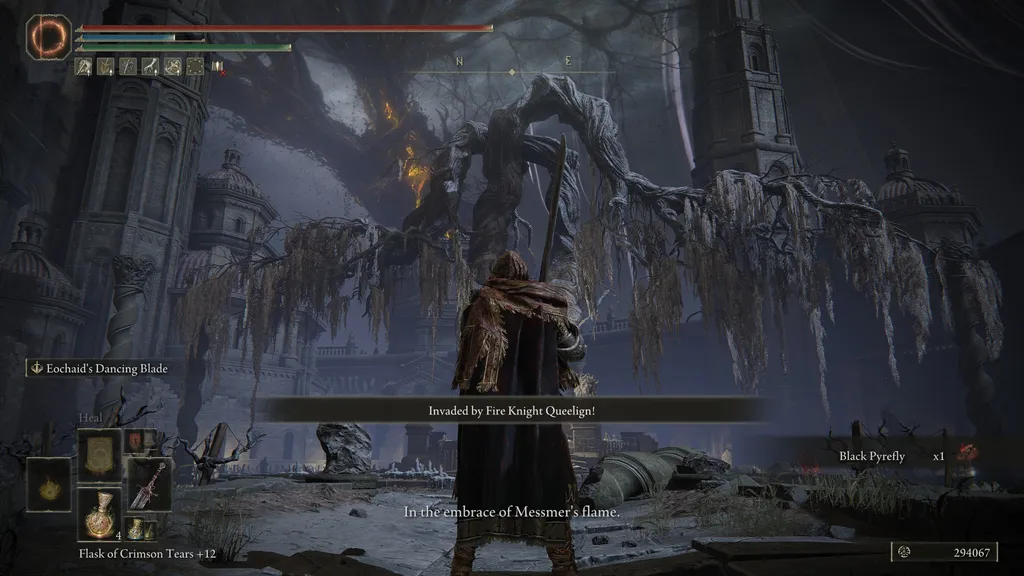Select the small next-flask icon below the sword
The width and height of the screenshot is (1024, 576).
coord(135,529)
